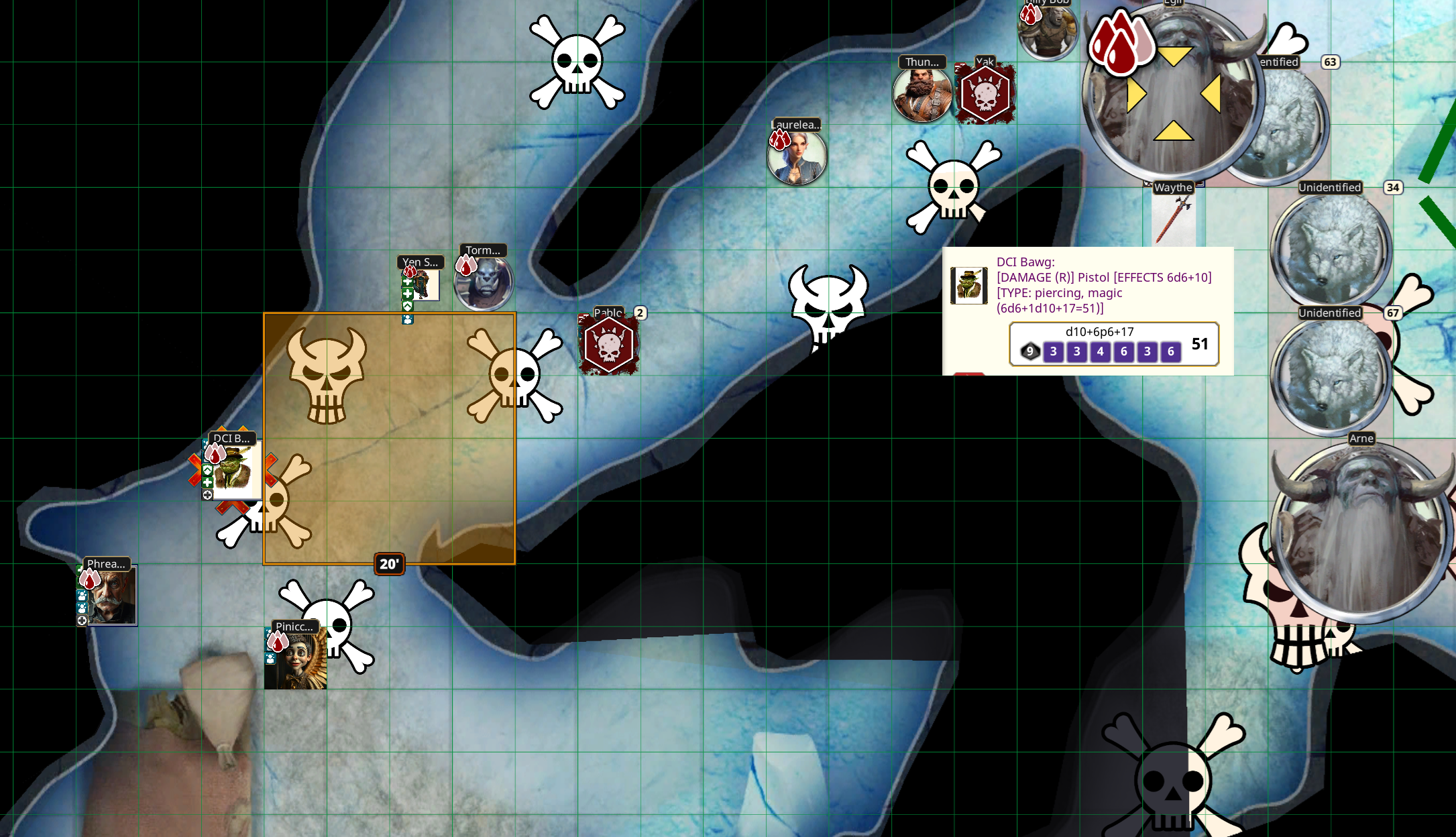The image size is (1456, 837).
Task: Toggle the blue ally indicator on Phrea's token
Action: 82,596
